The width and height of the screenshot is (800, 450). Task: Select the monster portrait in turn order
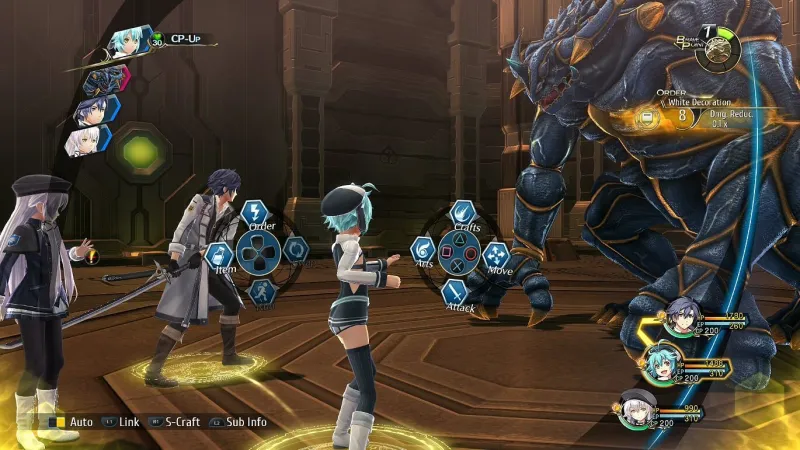(x=103, y=79)
